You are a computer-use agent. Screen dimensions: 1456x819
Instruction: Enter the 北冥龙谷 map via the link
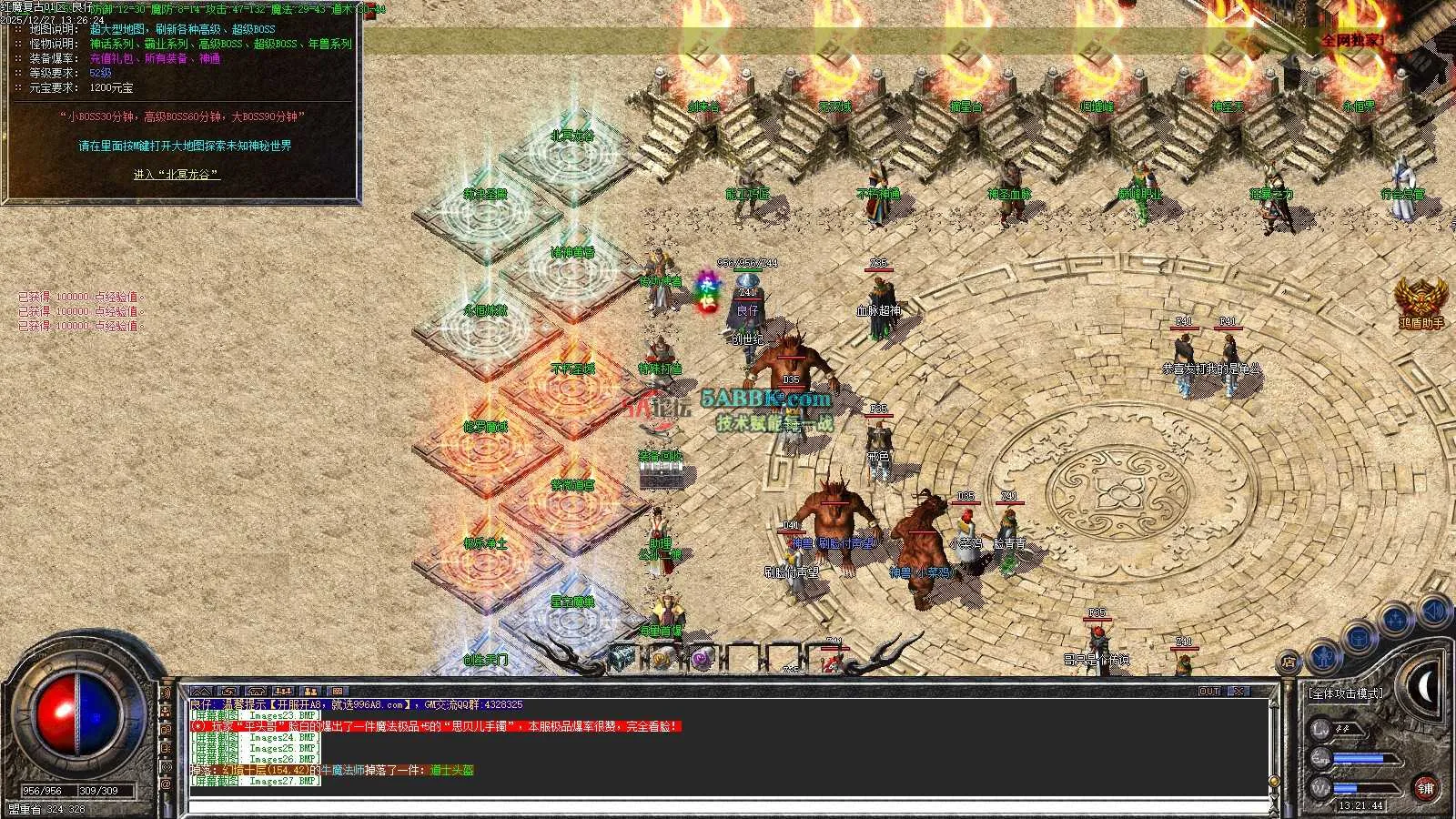[x=177, y=175]
